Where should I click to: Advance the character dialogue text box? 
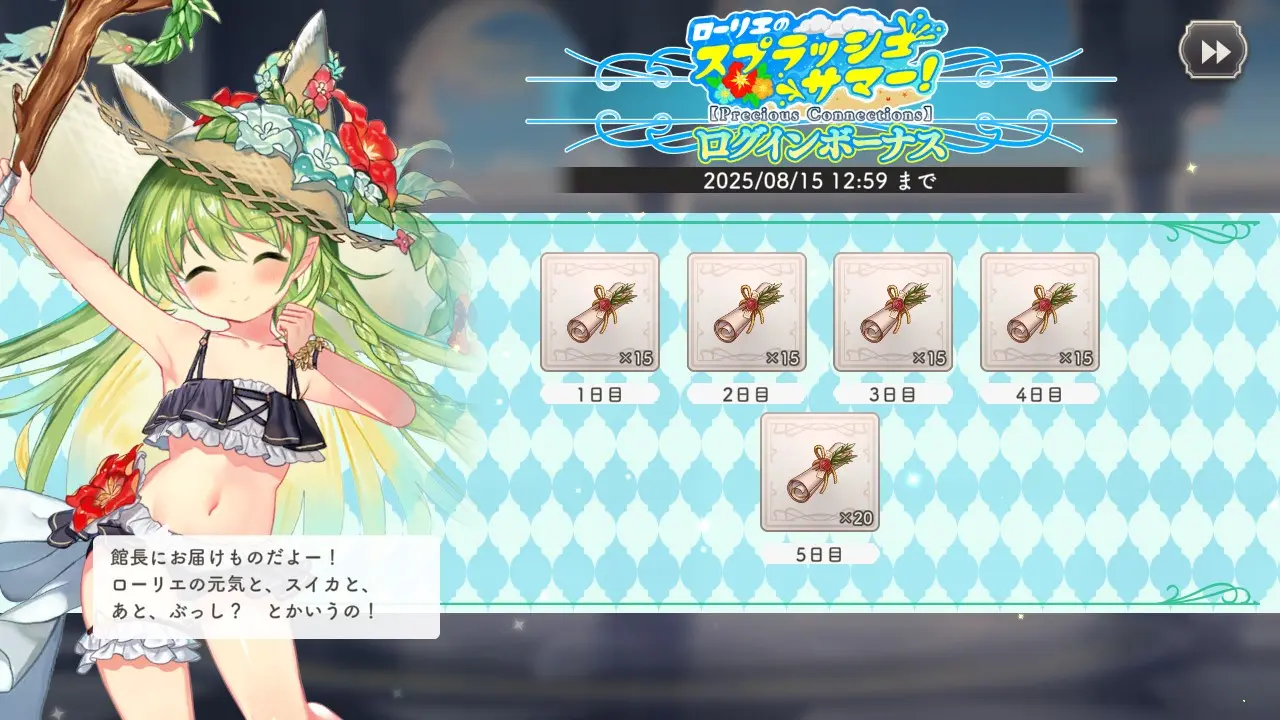(267, 587)
